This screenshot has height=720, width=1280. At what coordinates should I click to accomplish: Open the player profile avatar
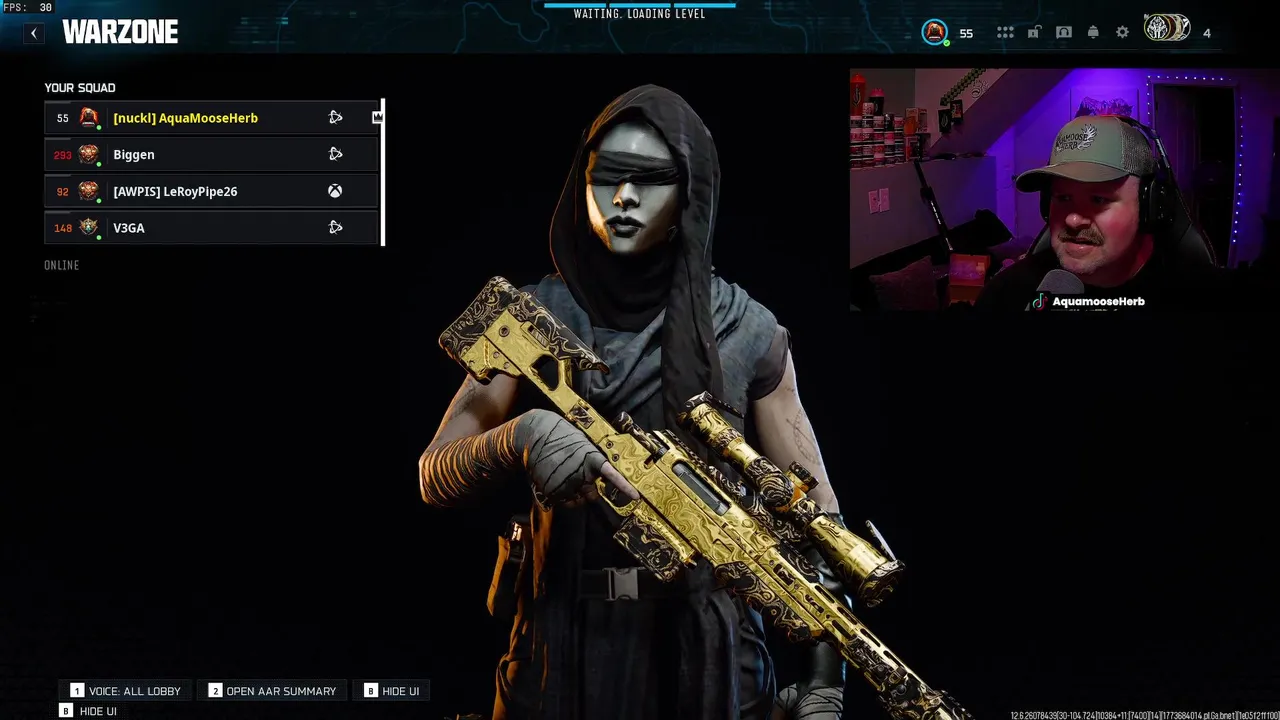point(934,32)
